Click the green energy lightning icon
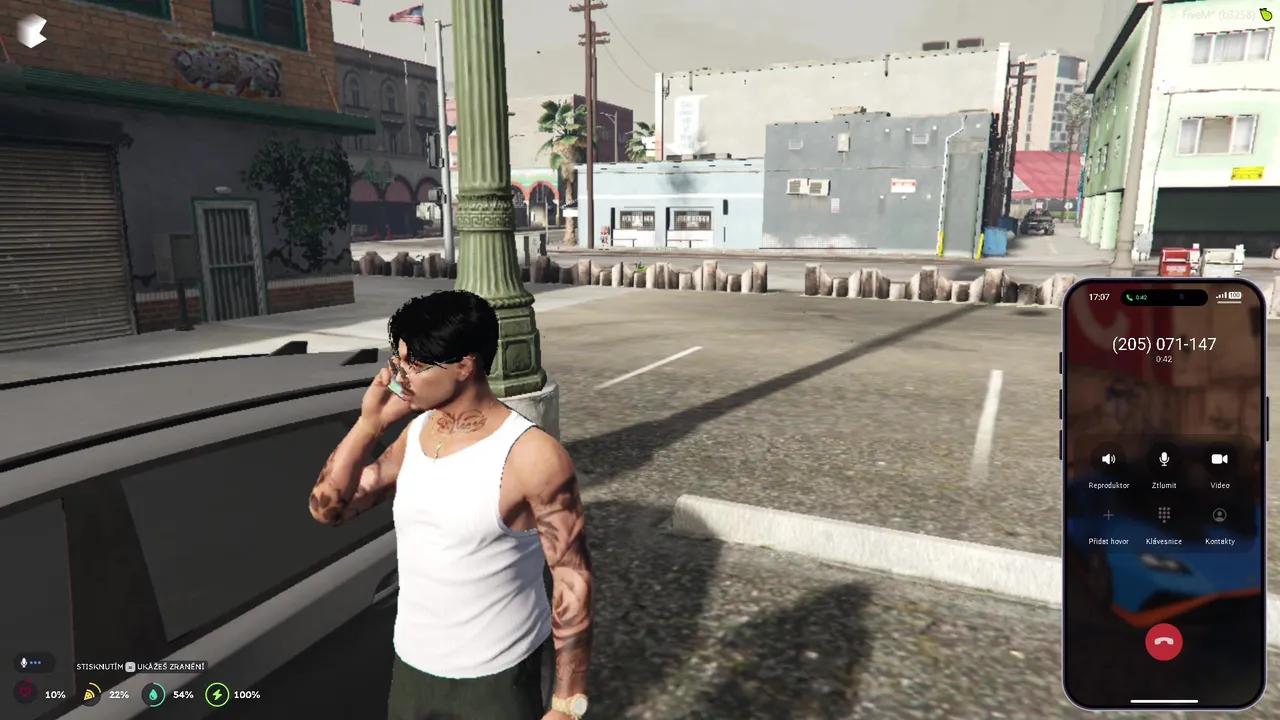This screenshot has height=720, width=1280. click(217, 694)
